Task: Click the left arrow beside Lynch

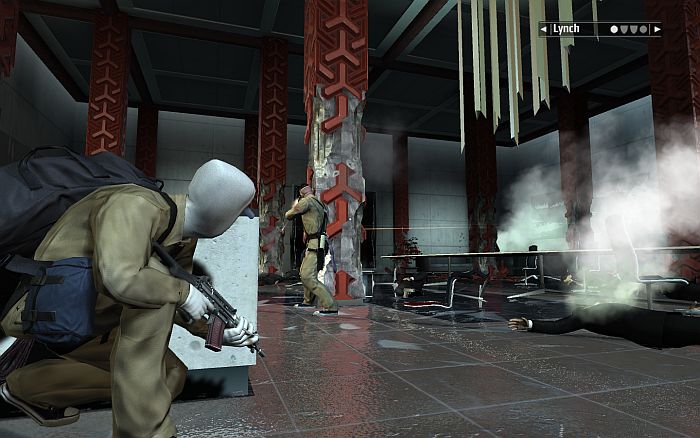Action: [x=544, y=30]
